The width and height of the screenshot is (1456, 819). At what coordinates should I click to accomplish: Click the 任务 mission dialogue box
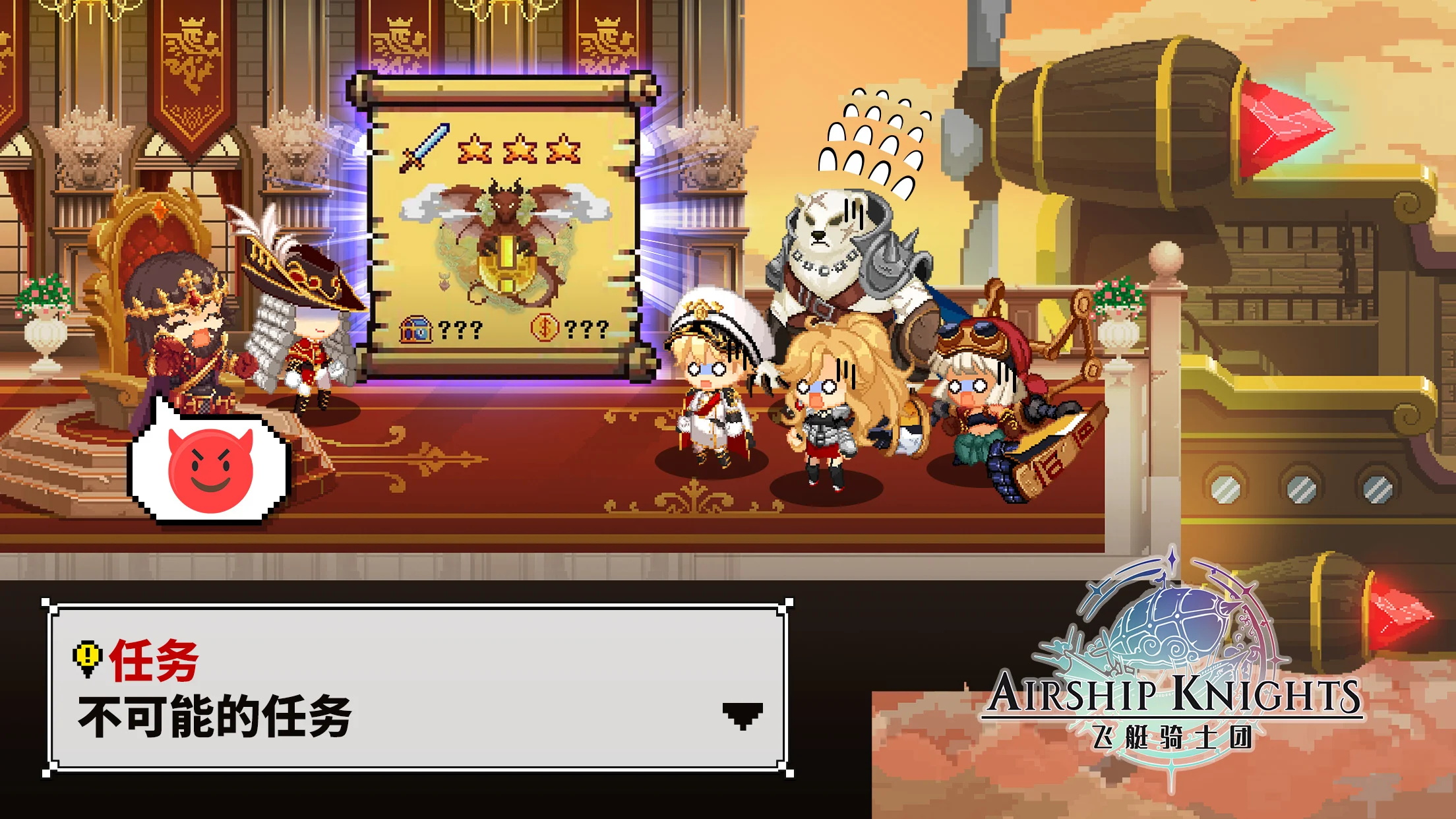[417, 688]
